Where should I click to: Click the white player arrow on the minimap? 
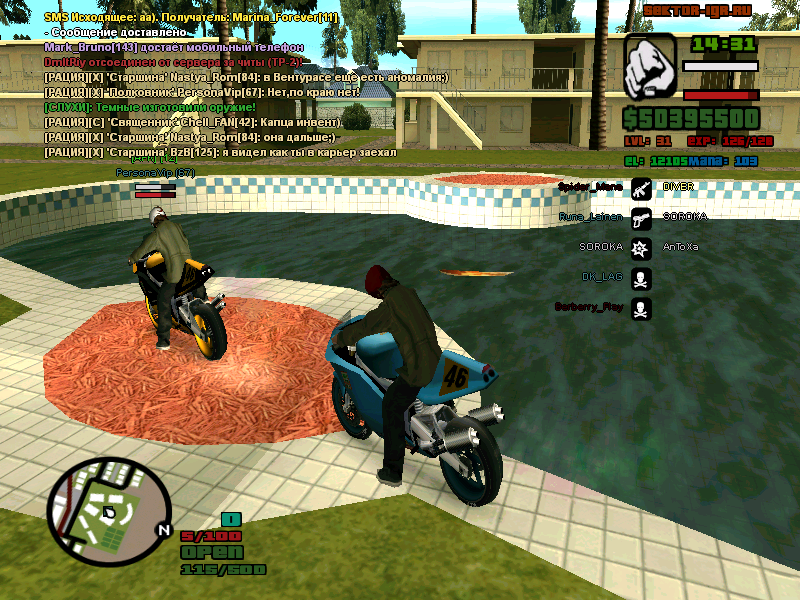click(x=108, y=512)
